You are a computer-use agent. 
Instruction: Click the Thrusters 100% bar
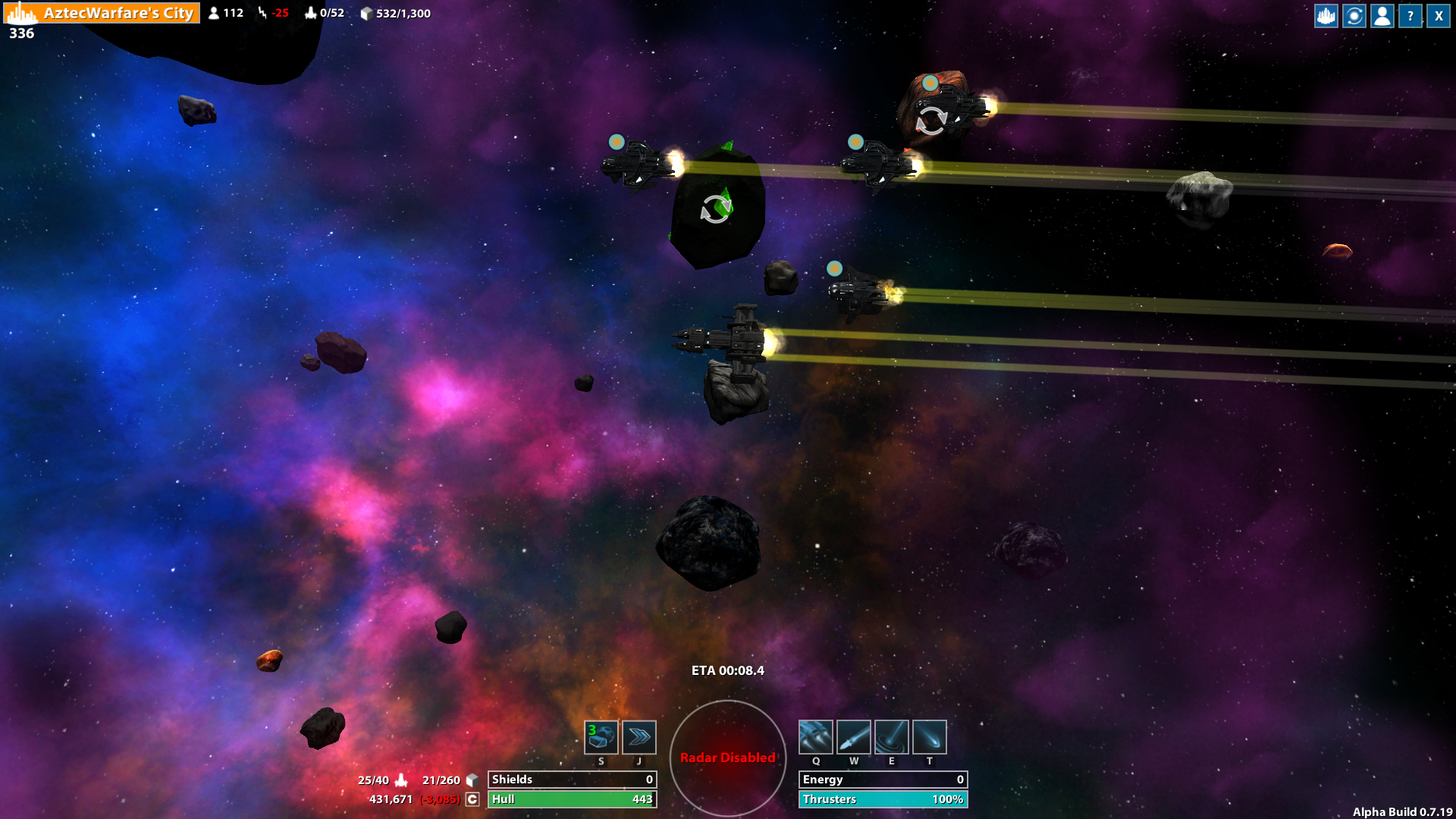pos(883,799)
